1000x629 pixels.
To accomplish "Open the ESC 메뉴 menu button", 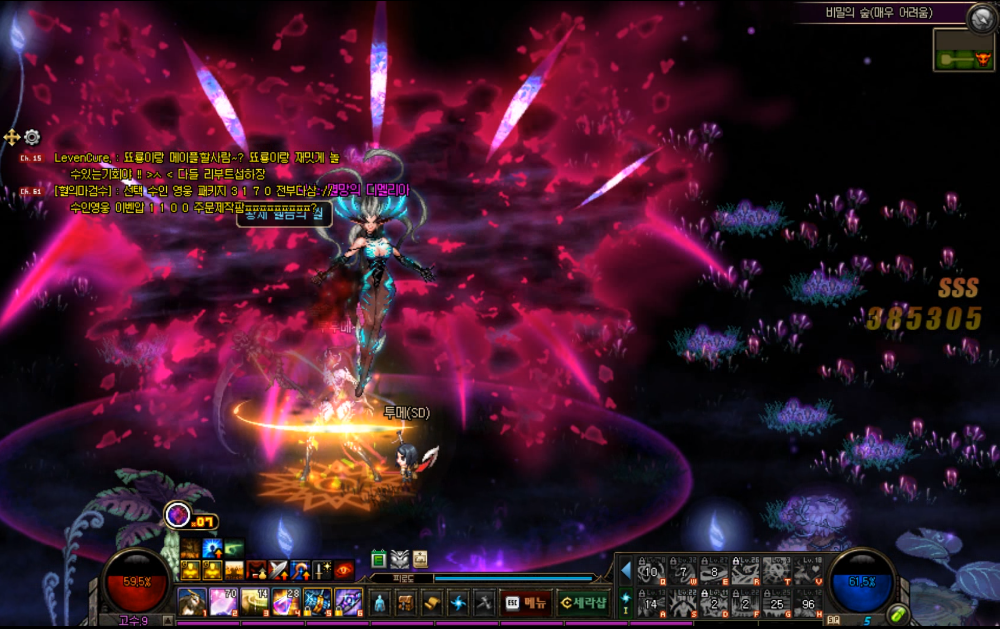I will [x=526, y=602].
